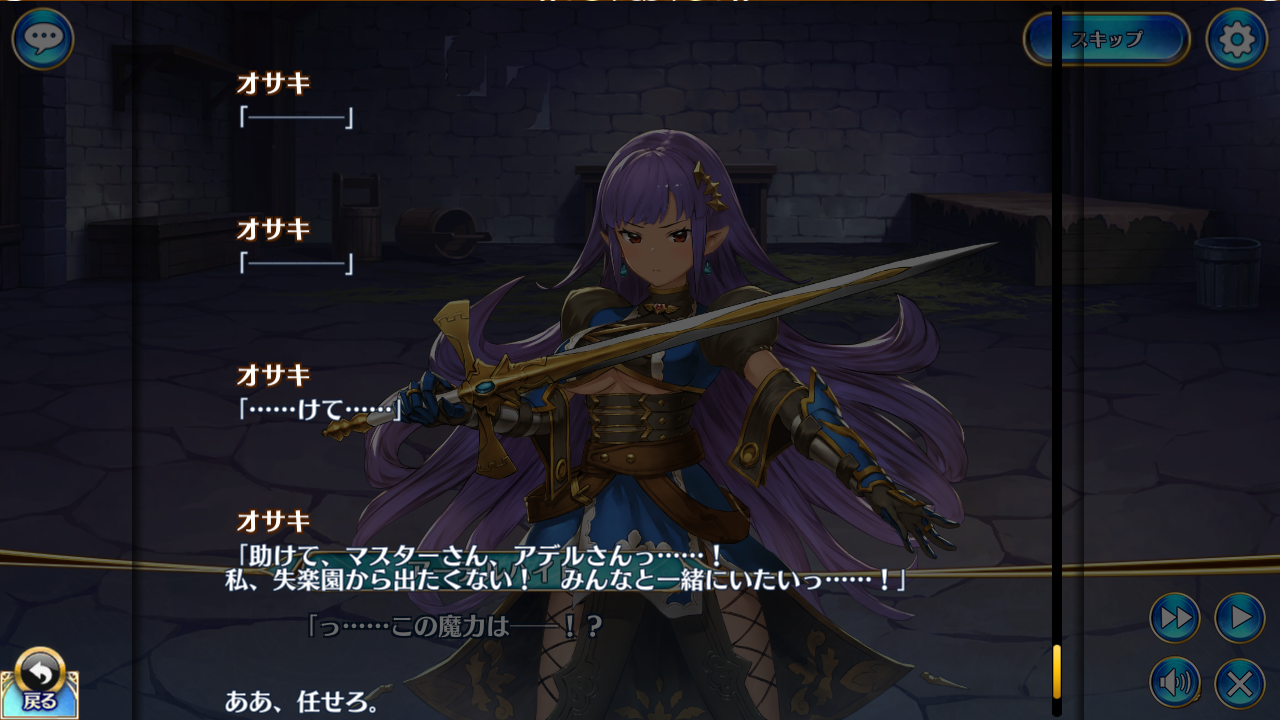Start auto mode with the play icon
This screenshot has height=720, width=1280.
click(1237, 618)
